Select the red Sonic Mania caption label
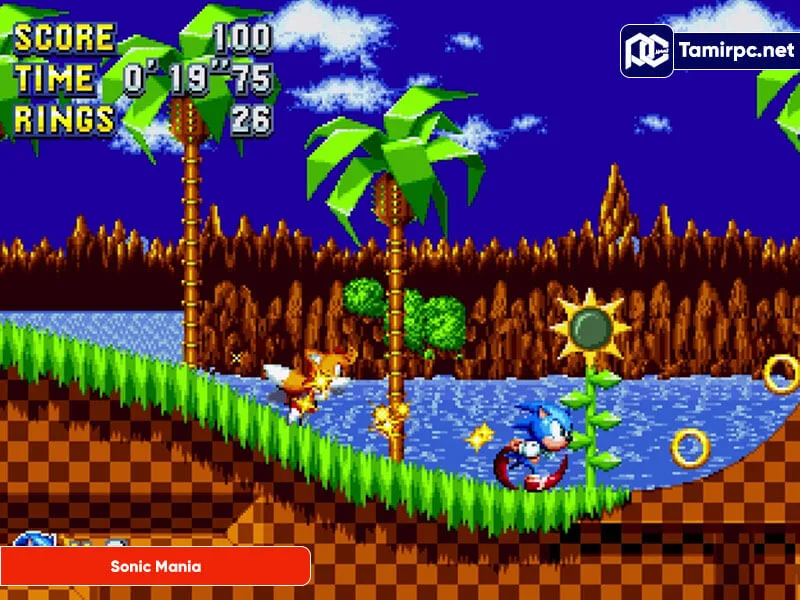 (x=155, y=566)
